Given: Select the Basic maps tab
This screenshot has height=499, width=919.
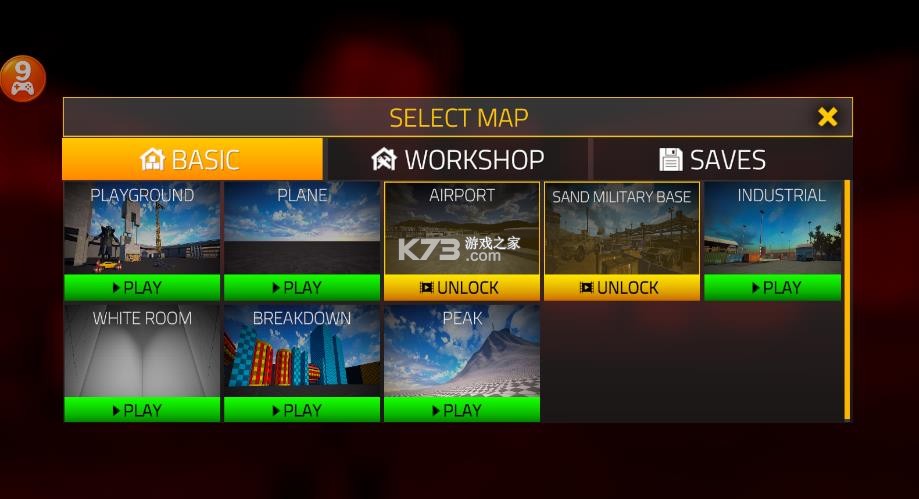Looking at the screenshot, I should [x=192, y=159].
